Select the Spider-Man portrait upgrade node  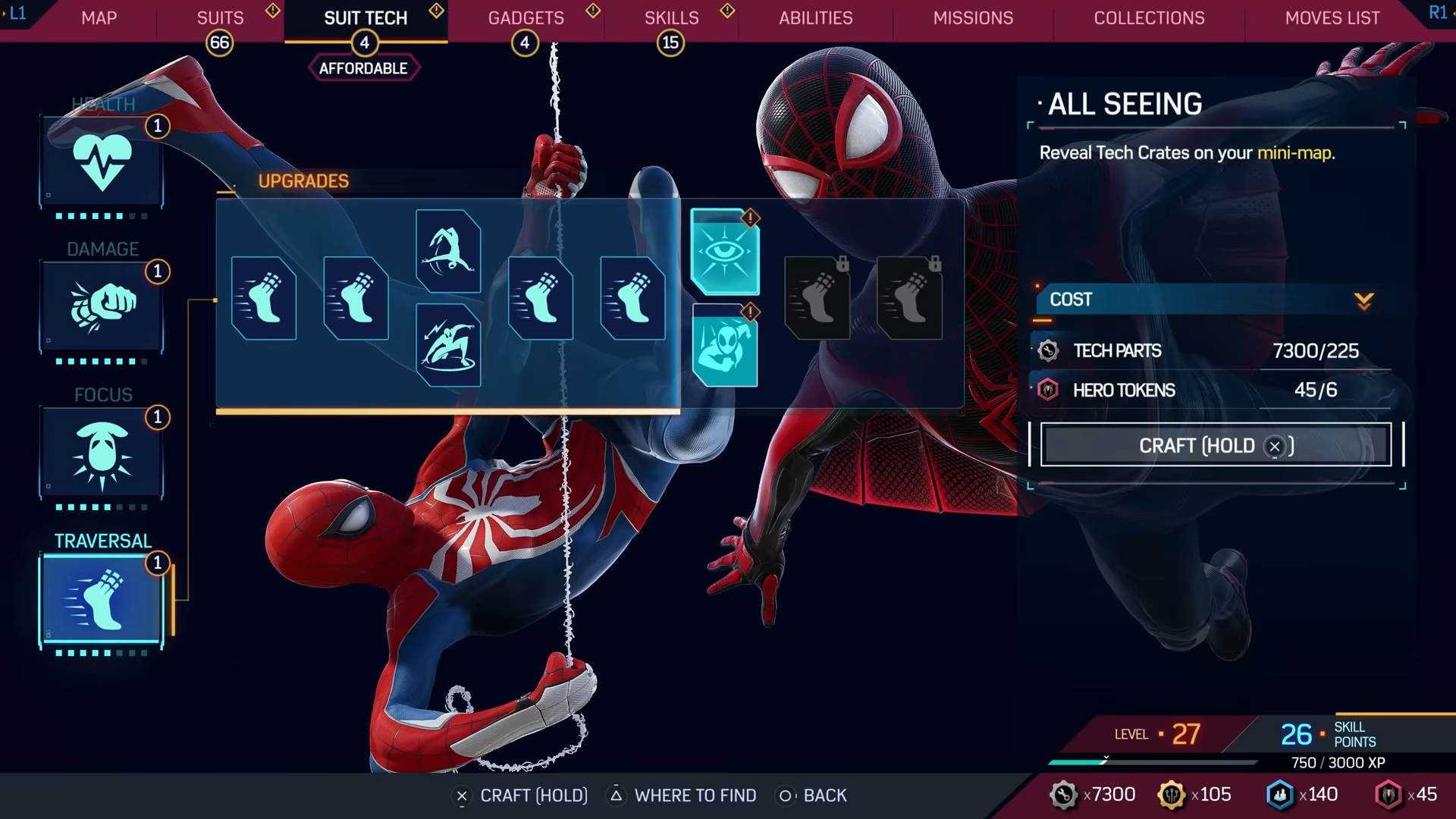click(x=724, y=347)
